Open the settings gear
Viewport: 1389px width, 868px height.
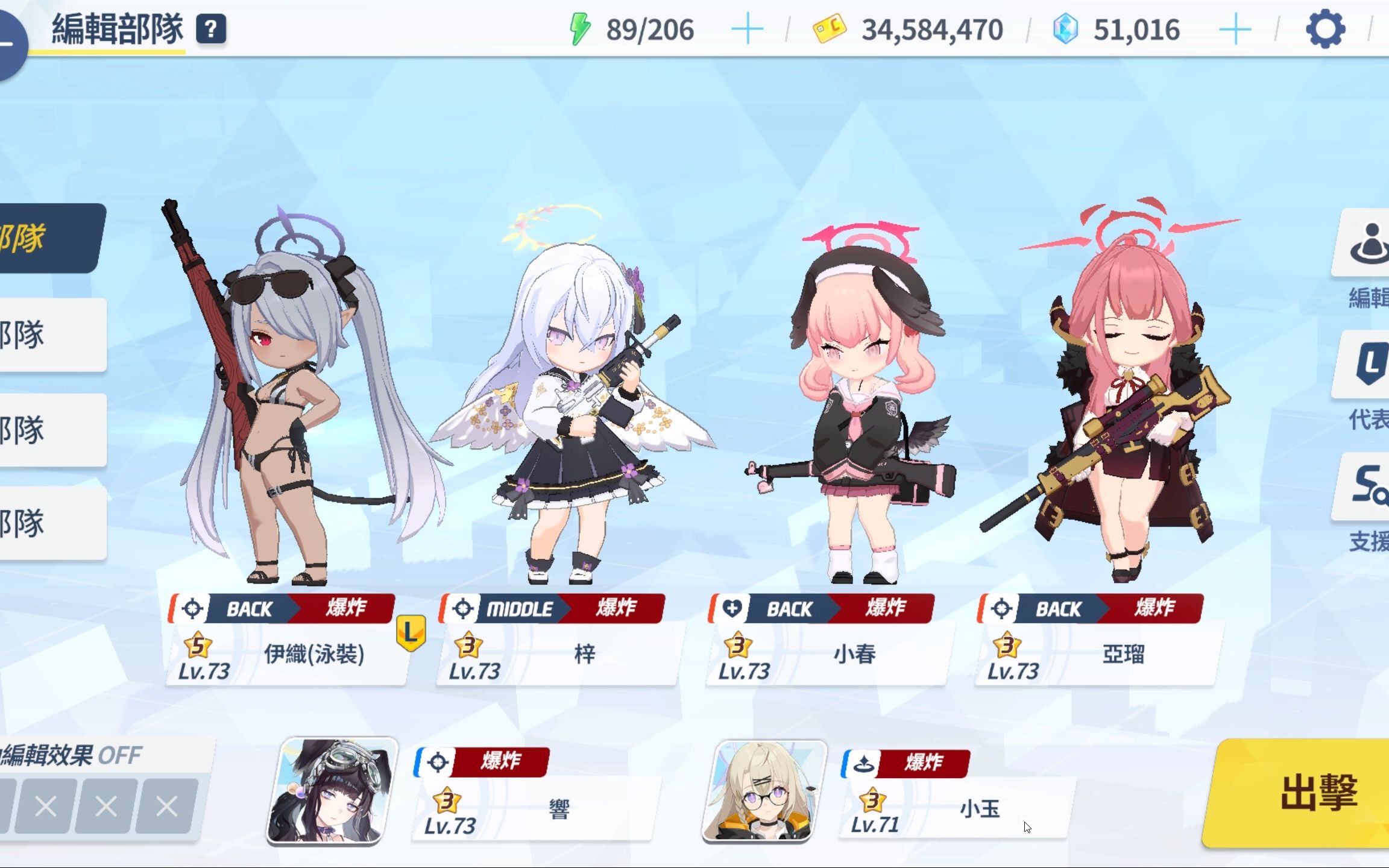[x=1324, y=28]
